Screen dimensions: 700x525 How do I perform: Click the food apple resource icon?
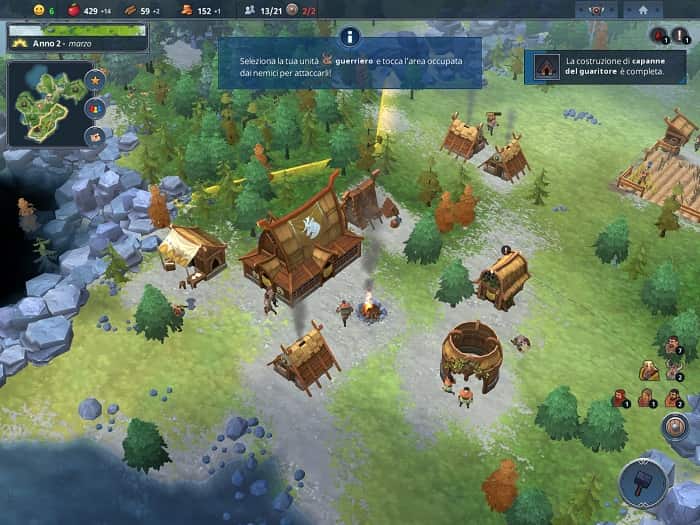(72, 10)
